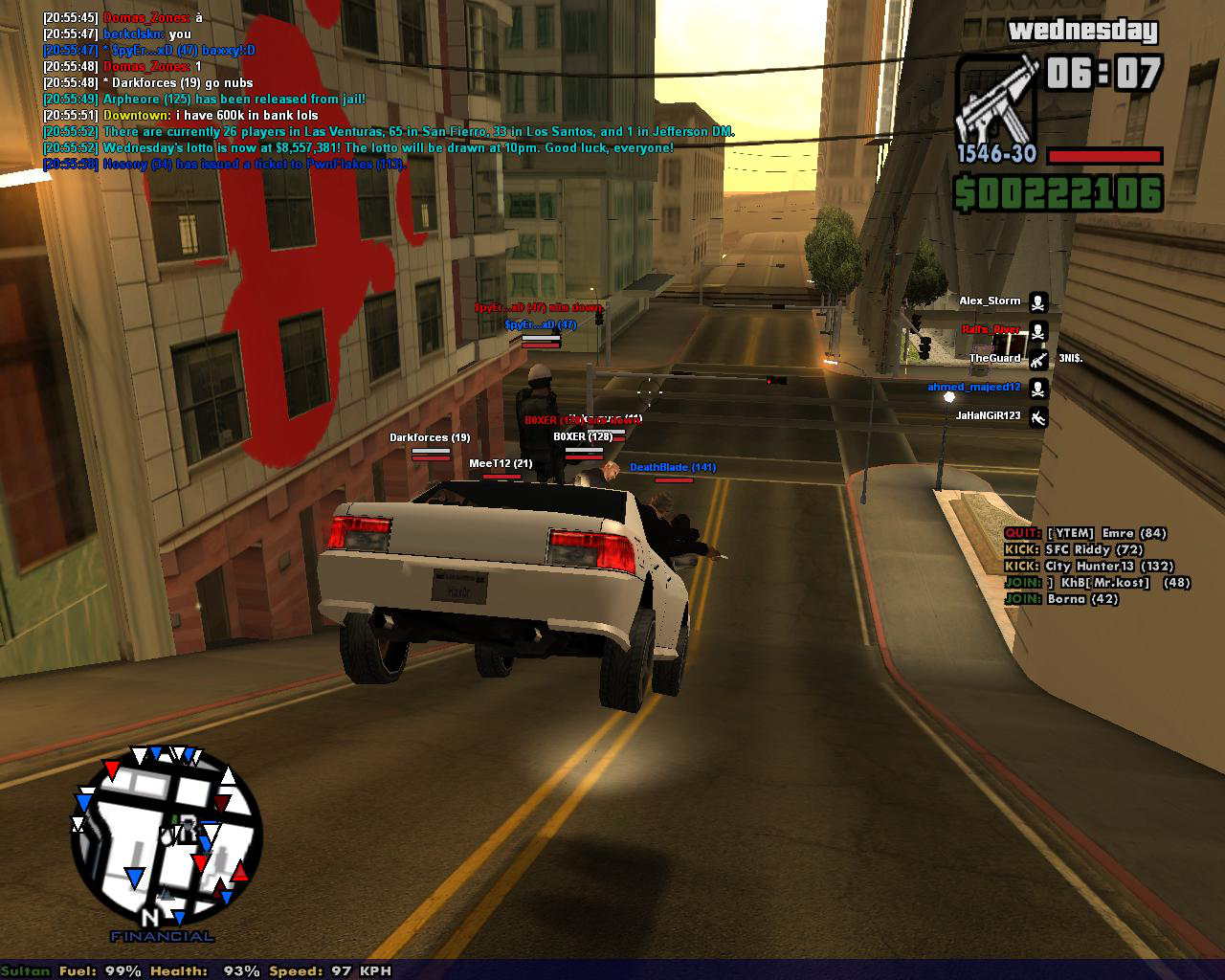This screenshot has height=980, width=1225.
Task: Click JaHaNGiR123 in the kill feed
Action: [x=989, y=416]
